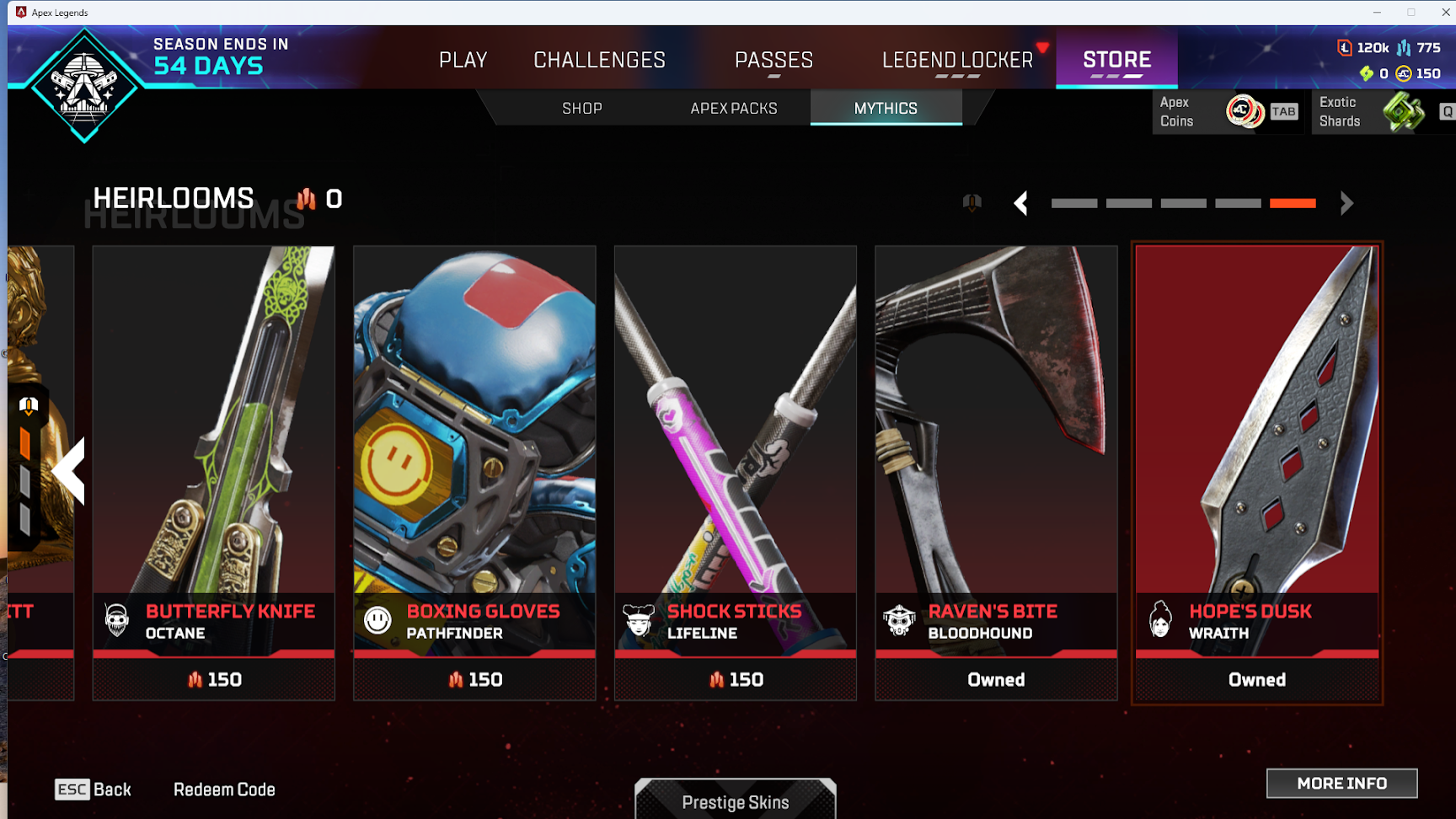This screenshot has height=819, width=1456.
Task: Click Redeem Code
Action: (224, 790)
